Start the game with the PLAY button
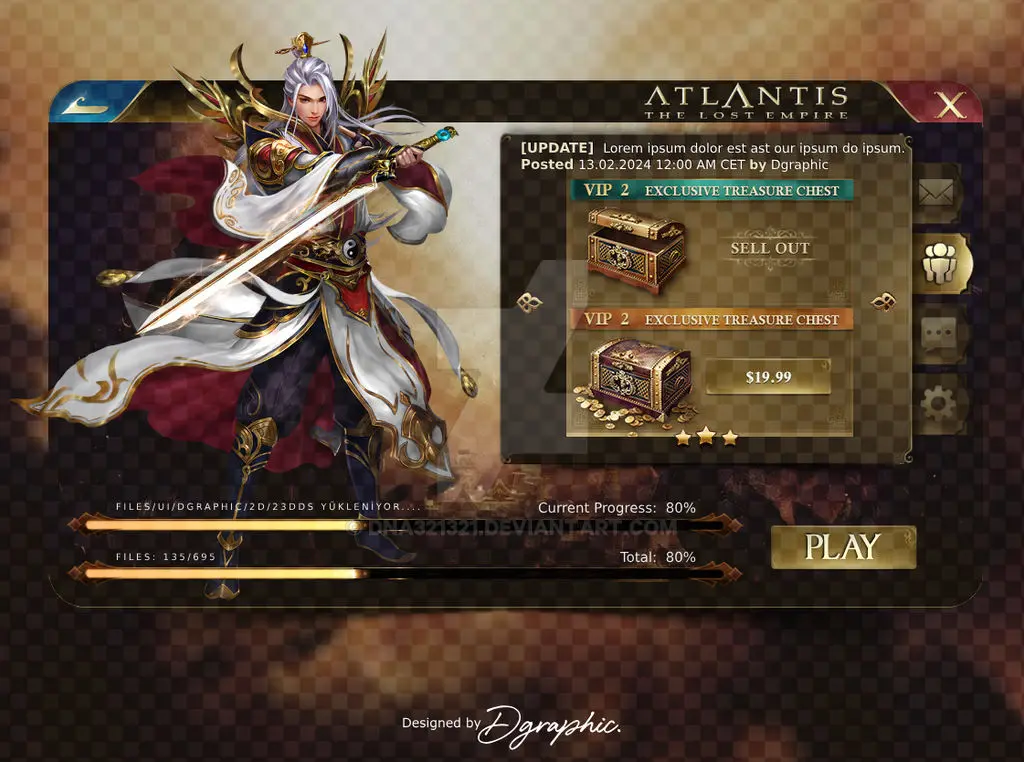This screenshot has height=762, width=1024. (843, 547)
